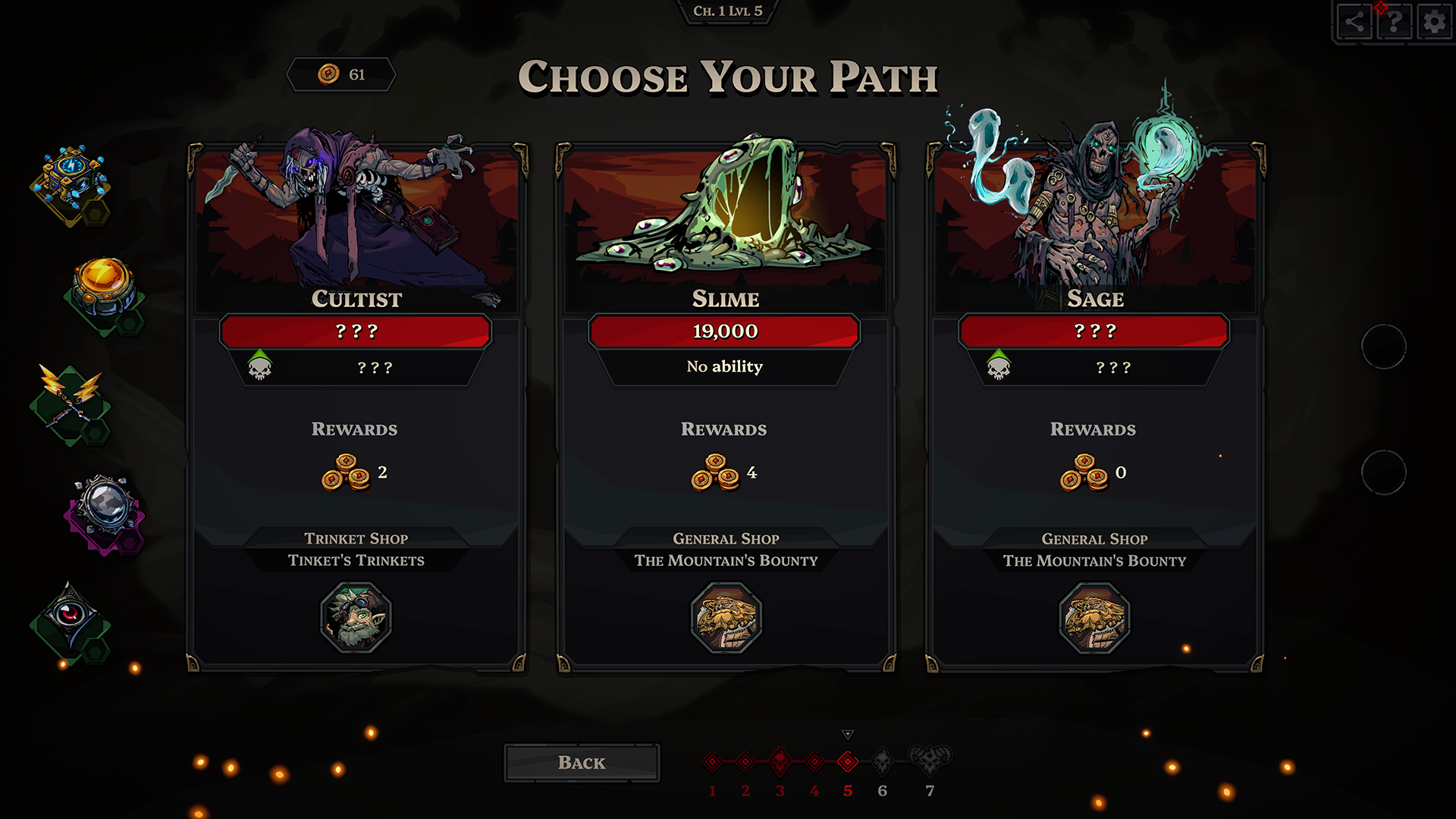
Task: Click the skull ability icon on Sage
Action: [x=998, y=367]
